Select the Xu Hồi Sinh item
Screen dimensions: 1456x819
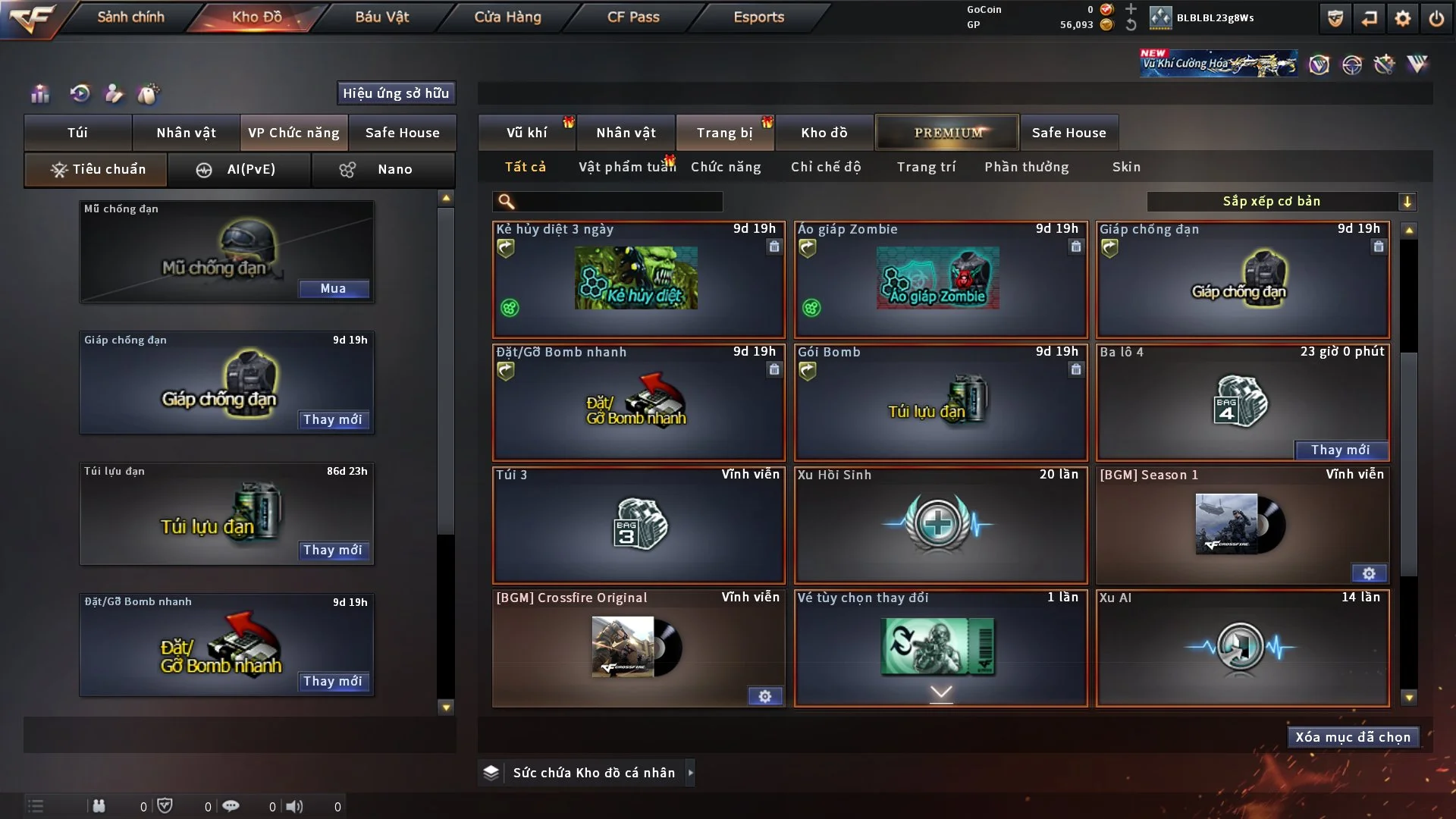[940, 525]
